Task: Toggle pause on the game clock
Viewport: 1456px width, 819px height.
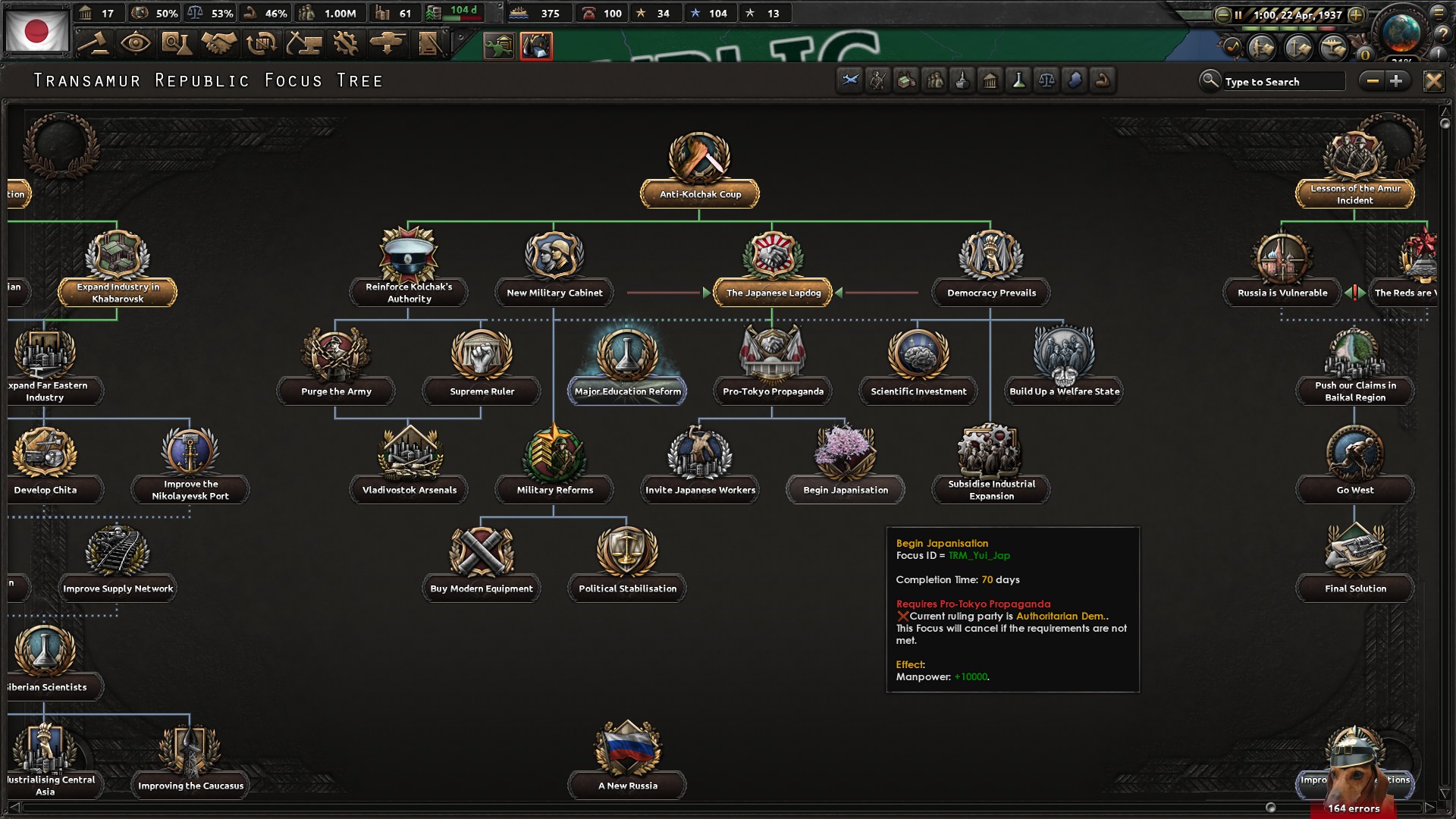Action: (x=1238, y=13)
